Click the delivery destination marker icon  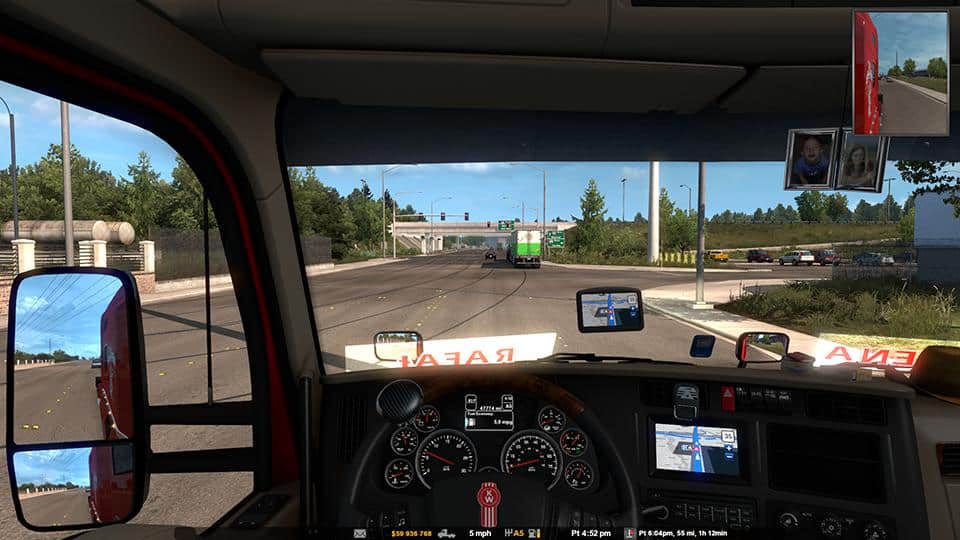[629, 534]
